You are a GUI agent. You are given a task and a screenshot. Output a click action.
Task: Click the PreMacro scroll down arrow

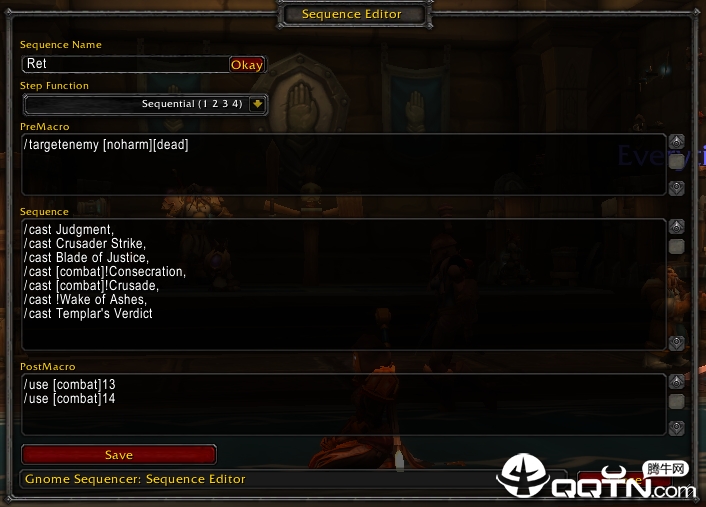pos(677,187)
